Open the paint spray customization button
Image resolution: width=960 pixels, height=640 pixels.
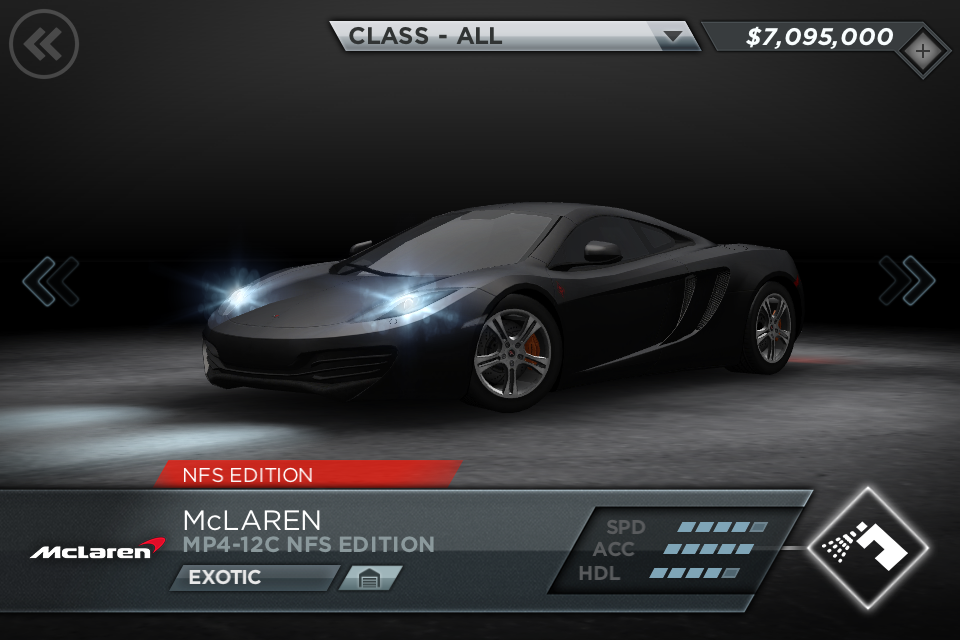[x=868, y=545]
